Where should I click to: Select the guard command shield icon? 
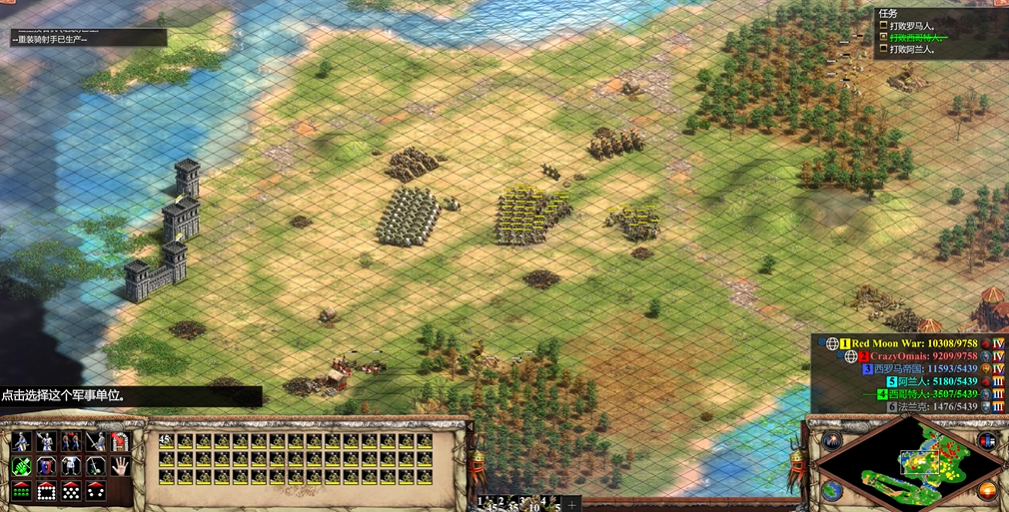[x=45, y=466]
